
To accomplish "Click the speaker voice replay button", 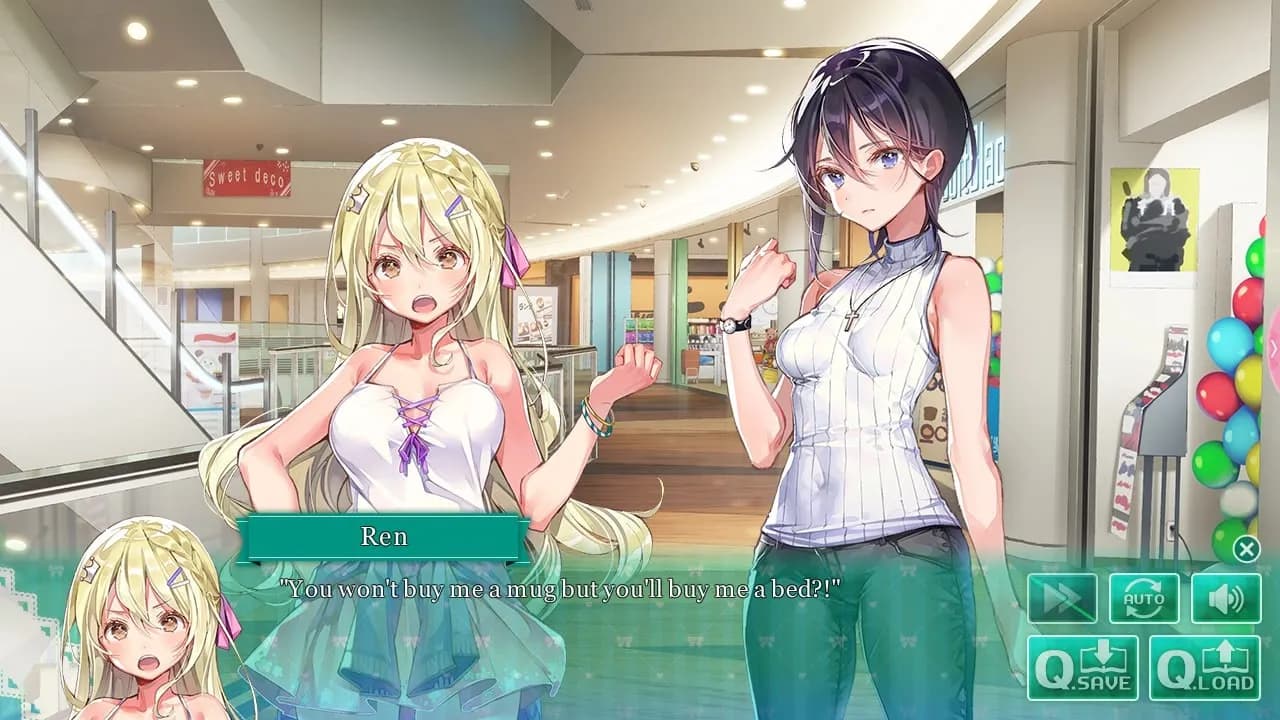I will click(x=1225, y=598).
